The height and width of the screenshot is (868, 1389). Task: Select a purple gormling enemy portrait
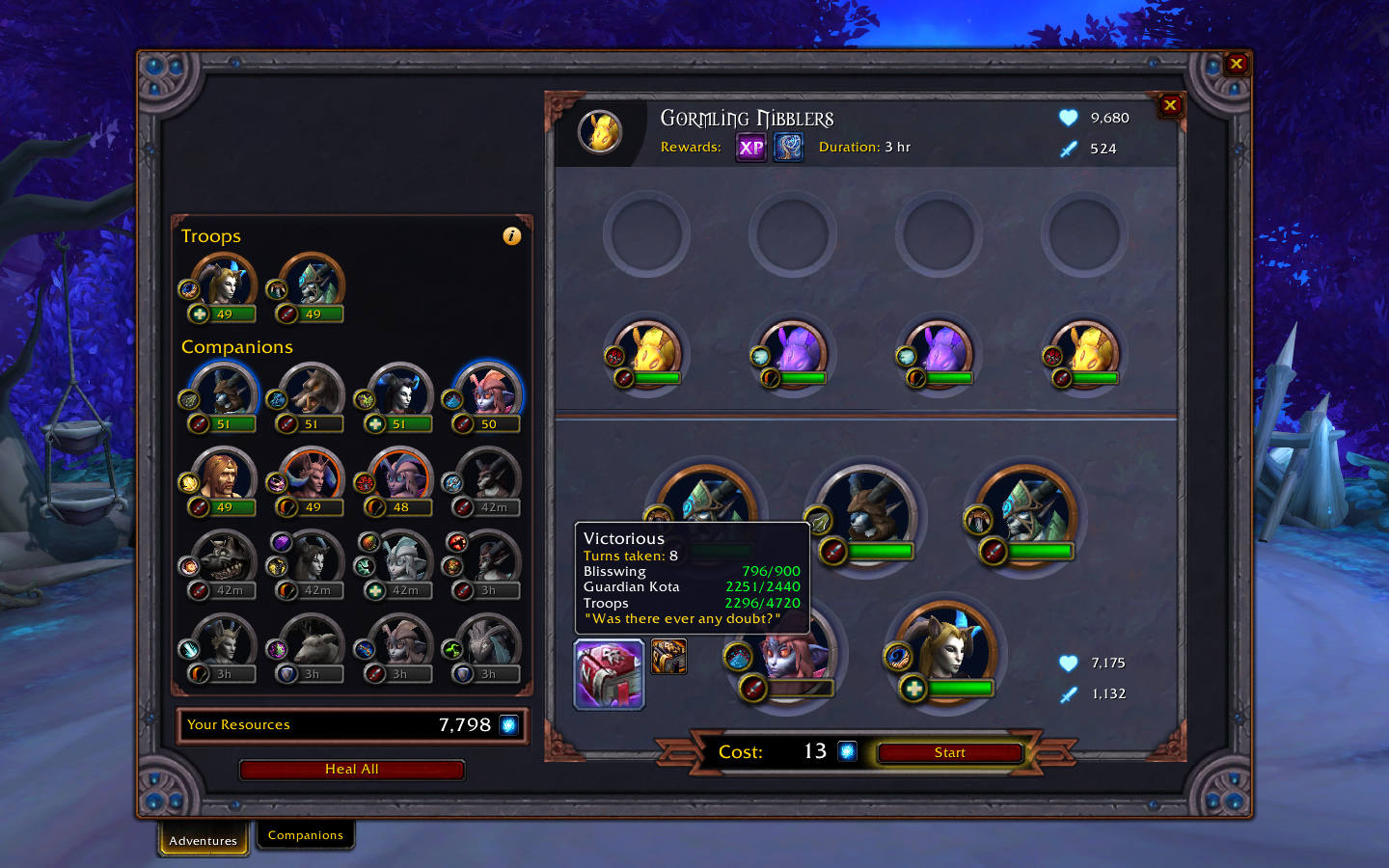pos(793,352)
